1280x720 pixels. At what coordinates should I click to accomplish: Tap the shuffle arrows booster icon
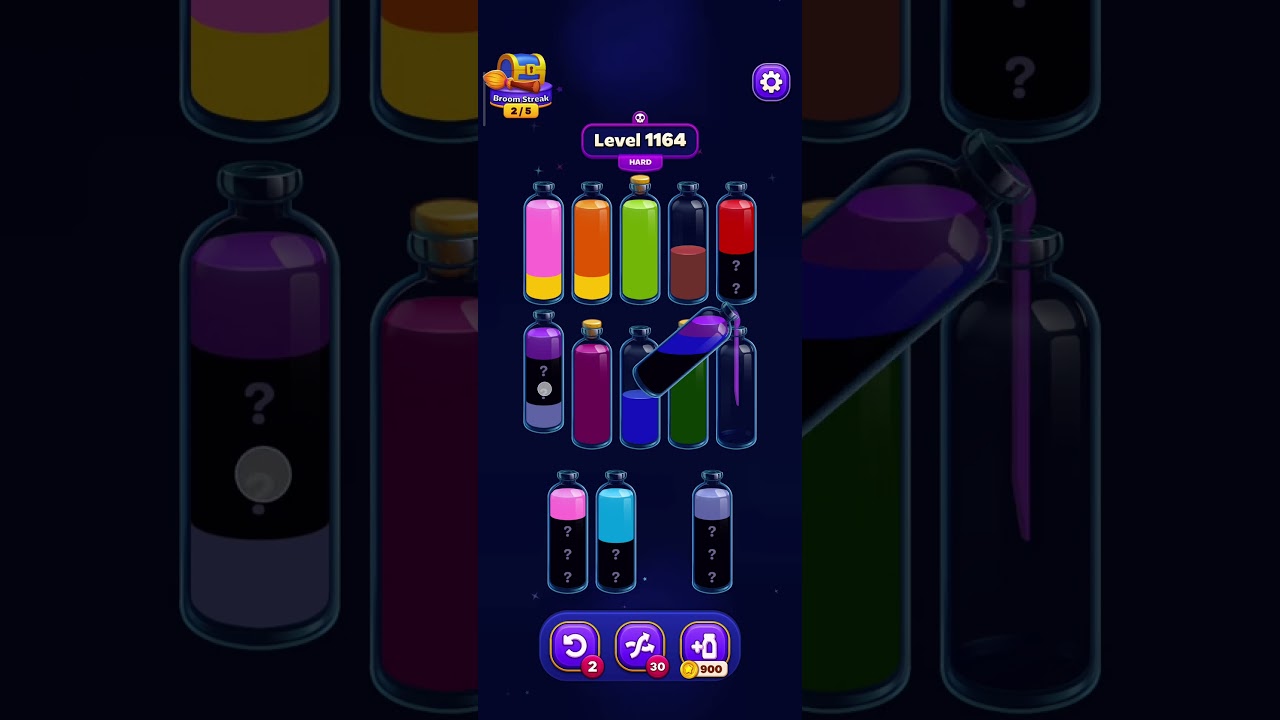640,645
